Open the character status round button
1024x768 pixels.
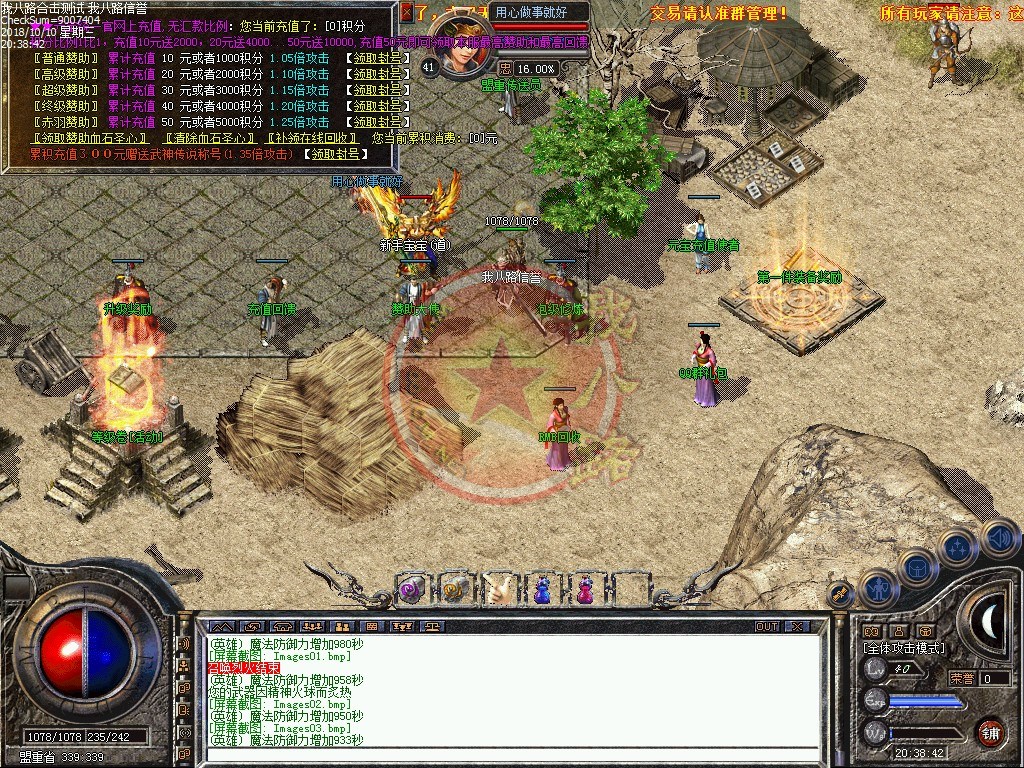[877, 588]
